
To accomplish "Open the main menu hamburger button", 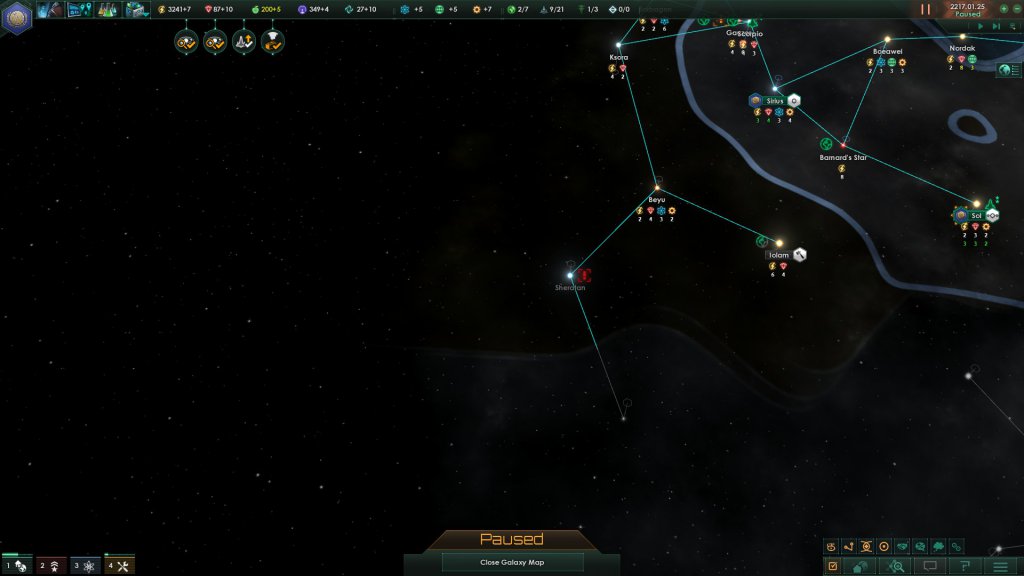I will (x=1000, y=566).
